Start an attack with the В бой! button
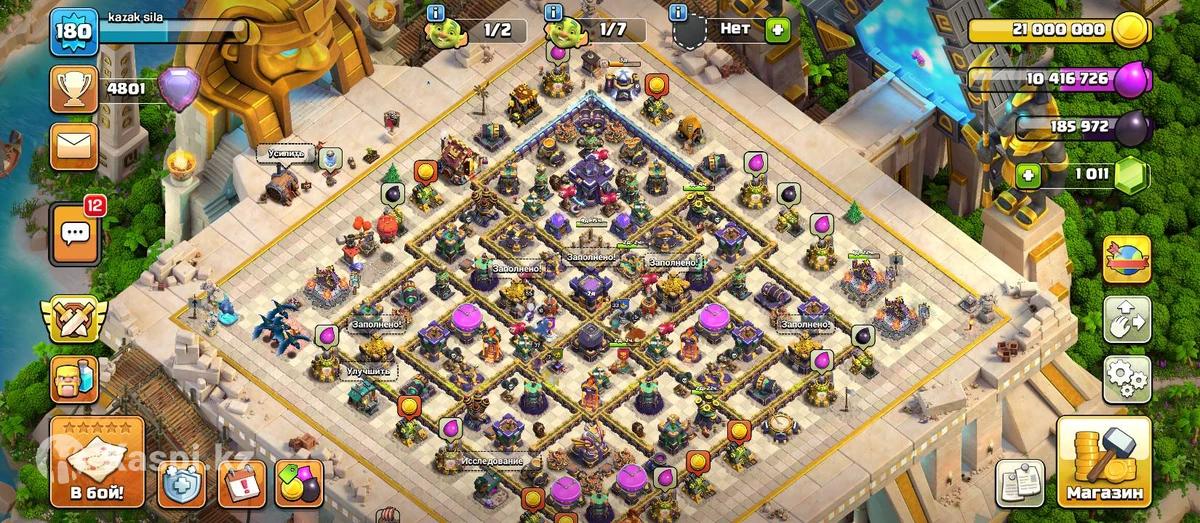The width and height of the screenshot is (1200, 523). click(x=97, y=463)
